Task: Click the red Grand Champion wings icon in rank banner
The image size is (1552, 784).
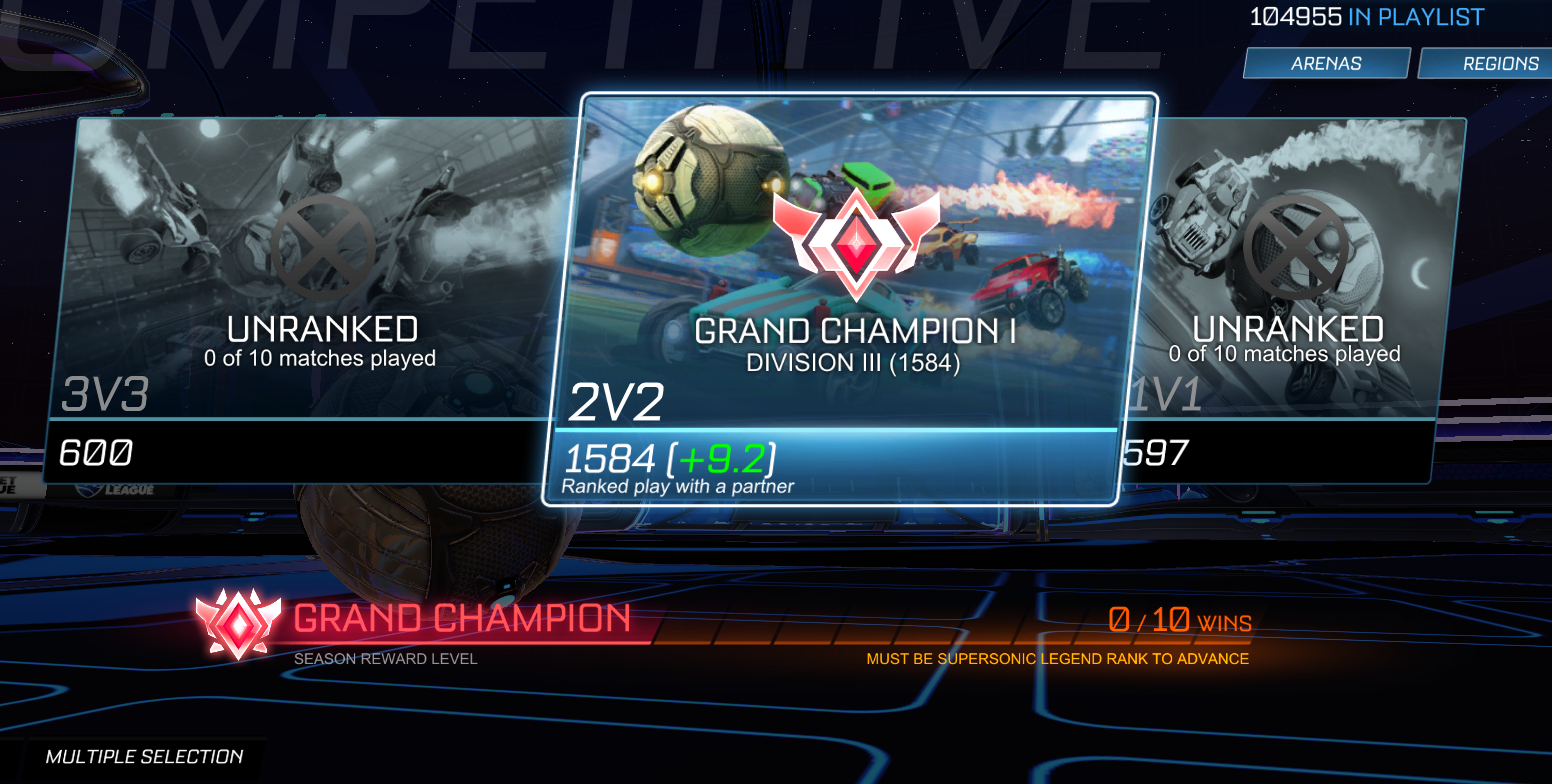Action: [x=237, y=625]
